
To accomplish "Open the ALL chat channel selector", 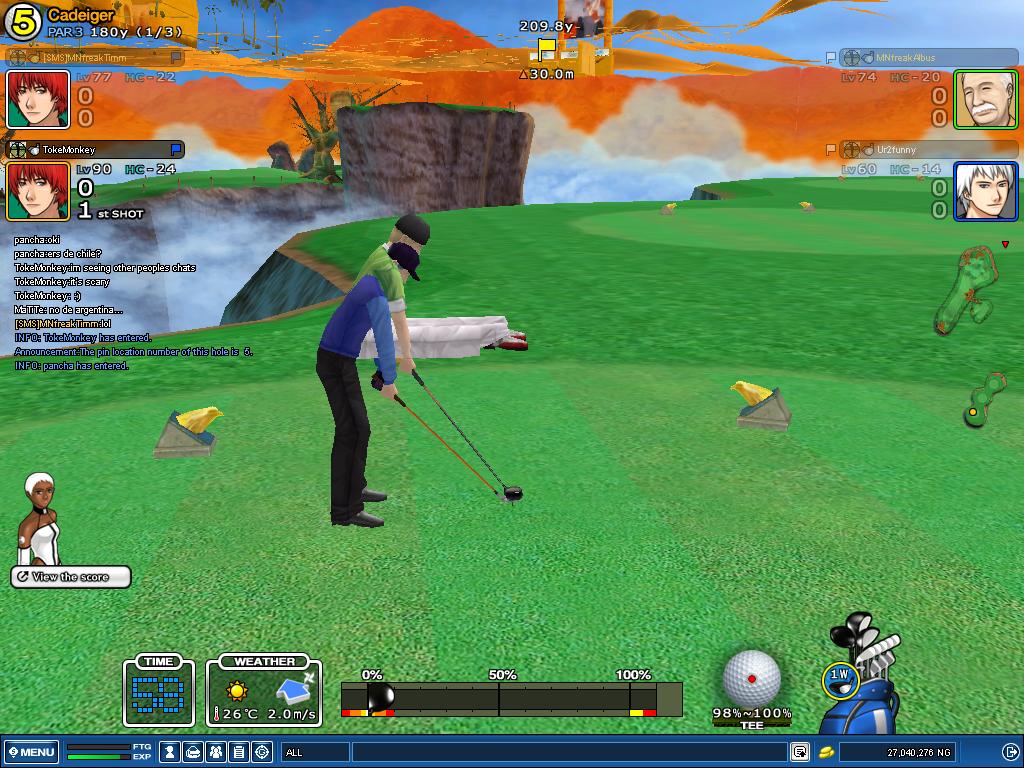I will (315, 752).
